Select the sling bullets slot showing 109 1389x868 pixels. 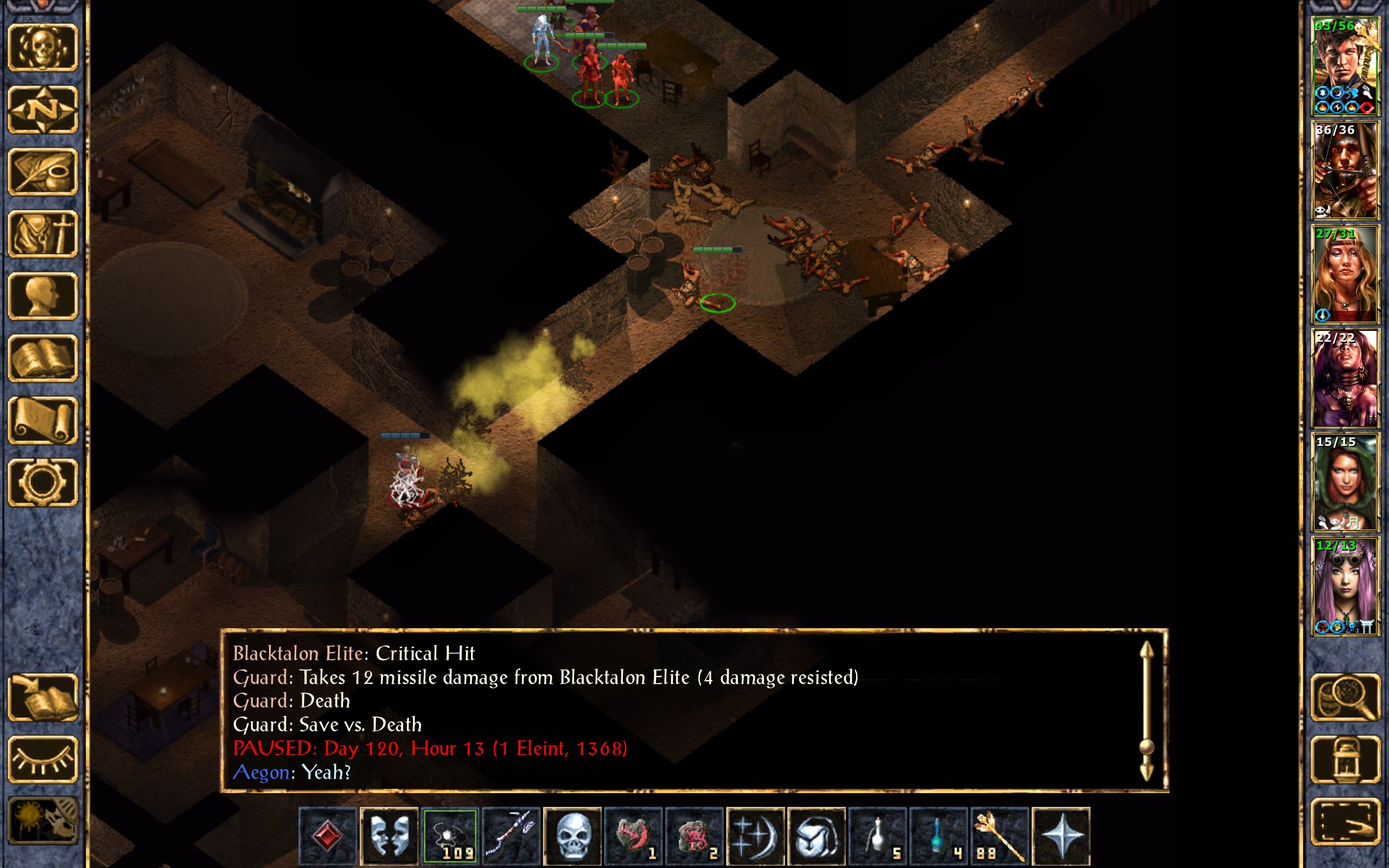click(450, 836)
